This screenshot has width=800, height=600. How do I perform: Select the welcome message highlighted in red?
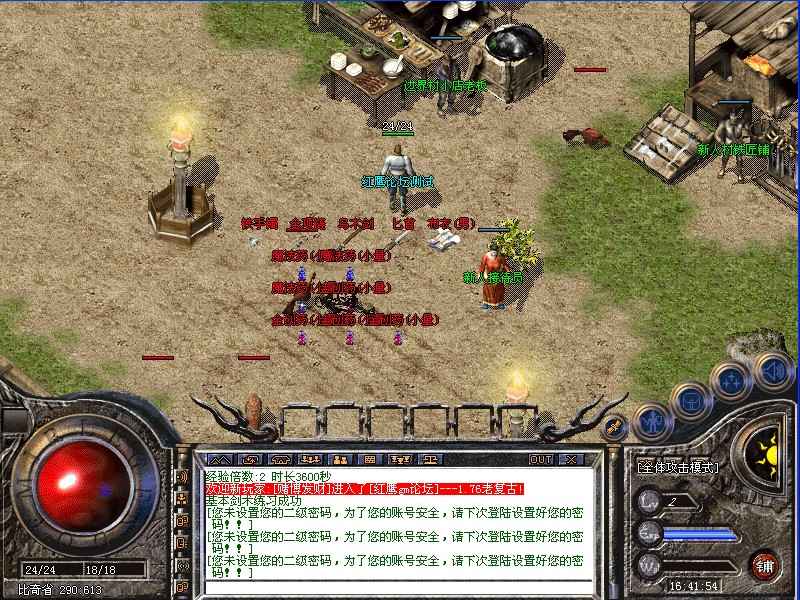[x=365, y=489]
